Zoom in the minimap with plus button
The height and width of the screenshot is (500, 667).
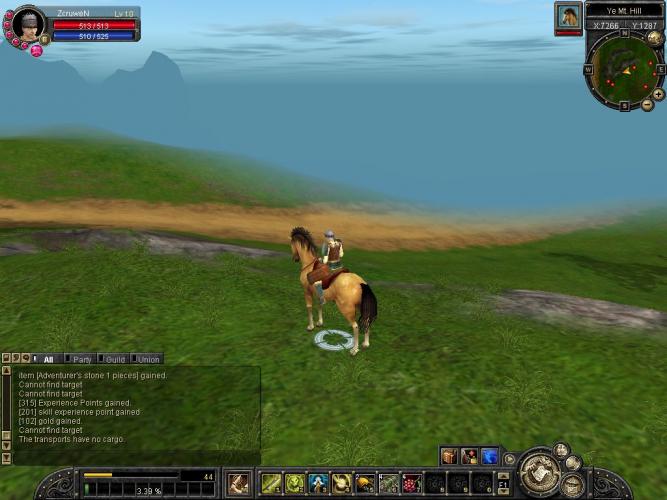click(x=658, y=94)
